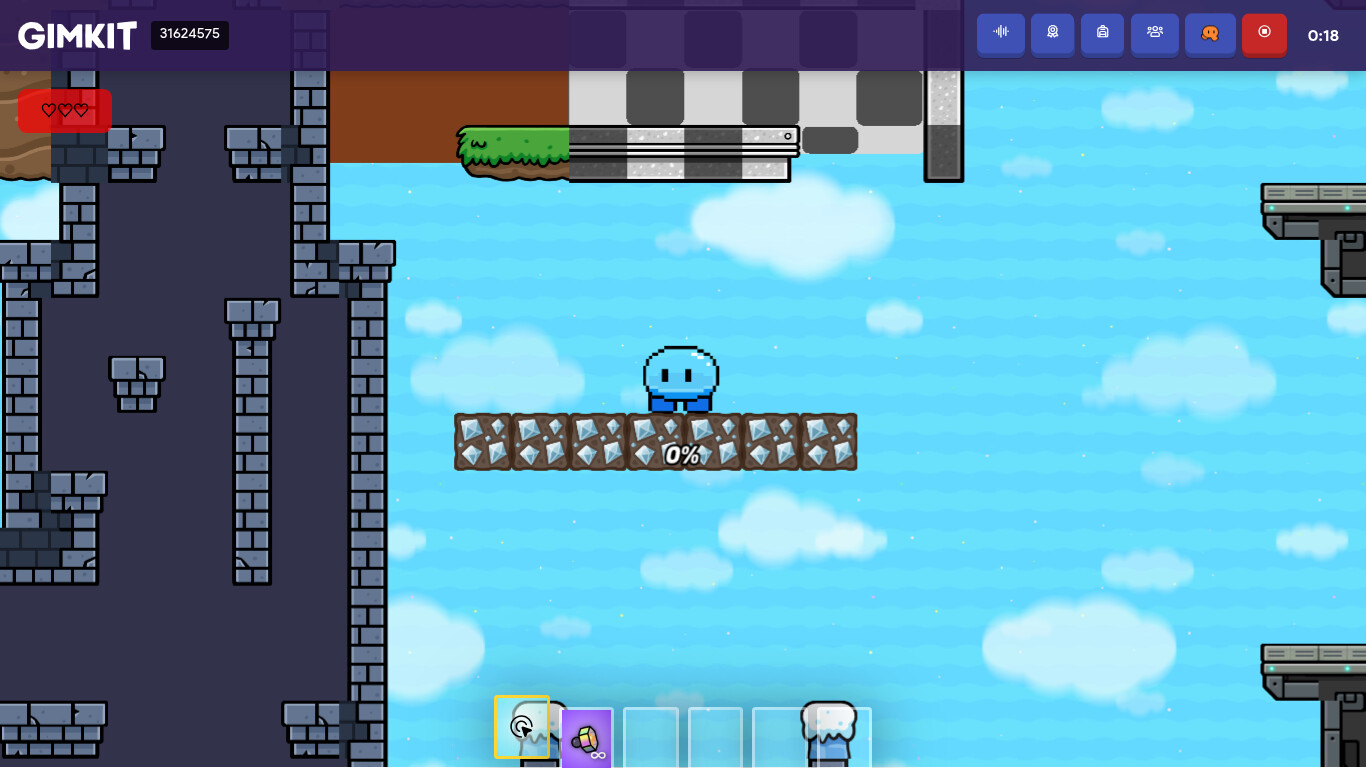Stop the game with the red button
Viewport: 1366px width, 768px height.
tap(1264, 33)
